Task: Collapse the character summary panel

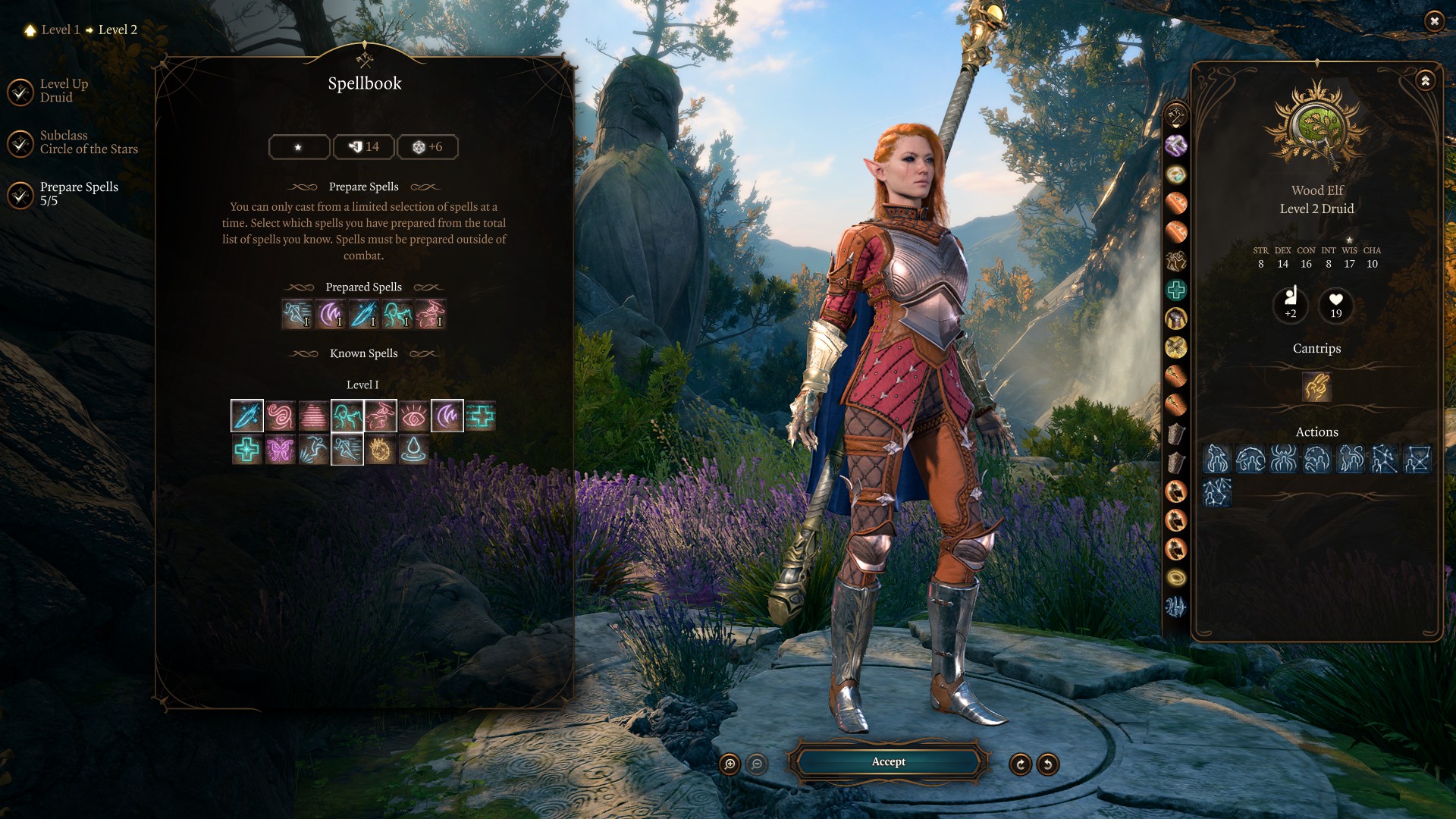Action: coord(1425,80)
